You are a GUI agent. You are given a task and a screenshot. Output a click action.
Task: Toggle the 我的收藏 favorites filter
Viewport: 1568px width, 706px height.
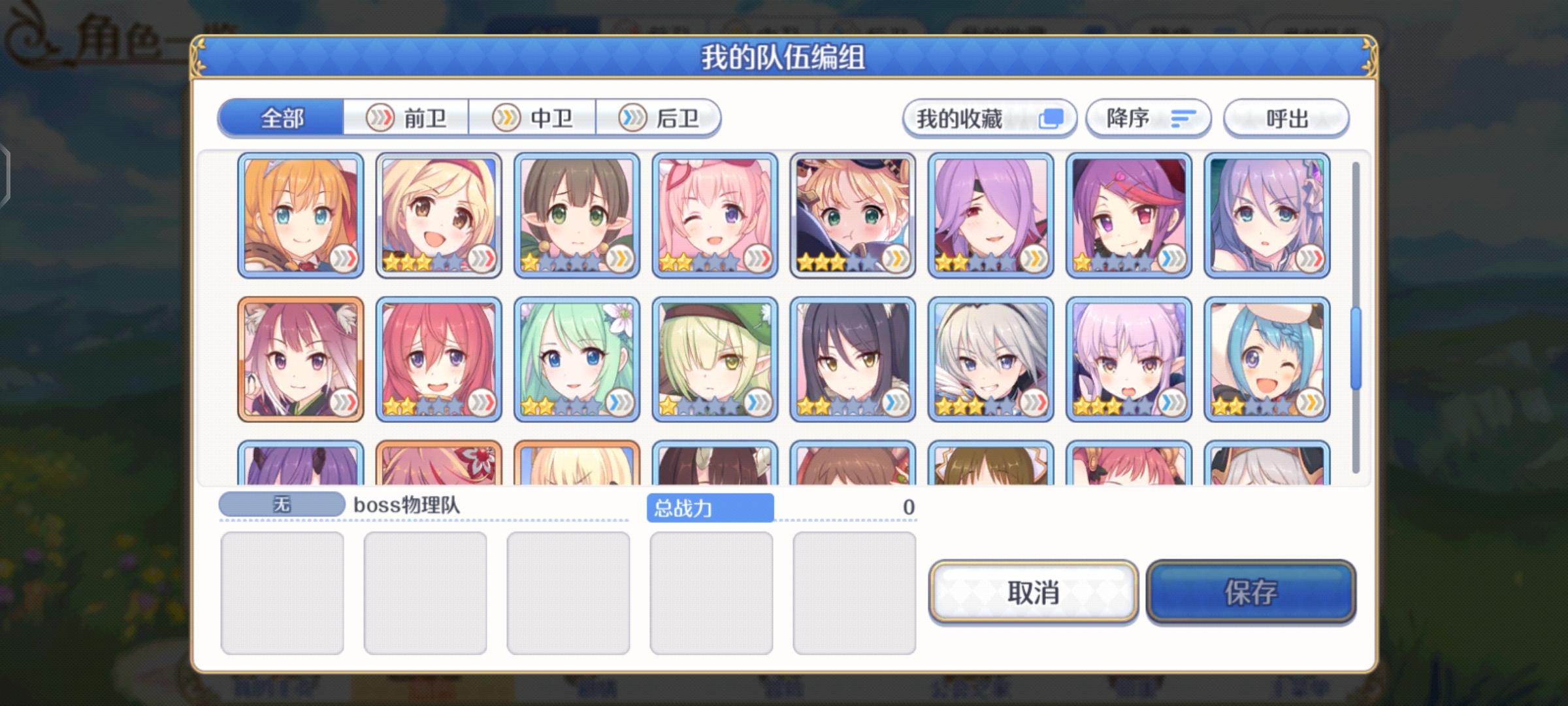(988, 118)
